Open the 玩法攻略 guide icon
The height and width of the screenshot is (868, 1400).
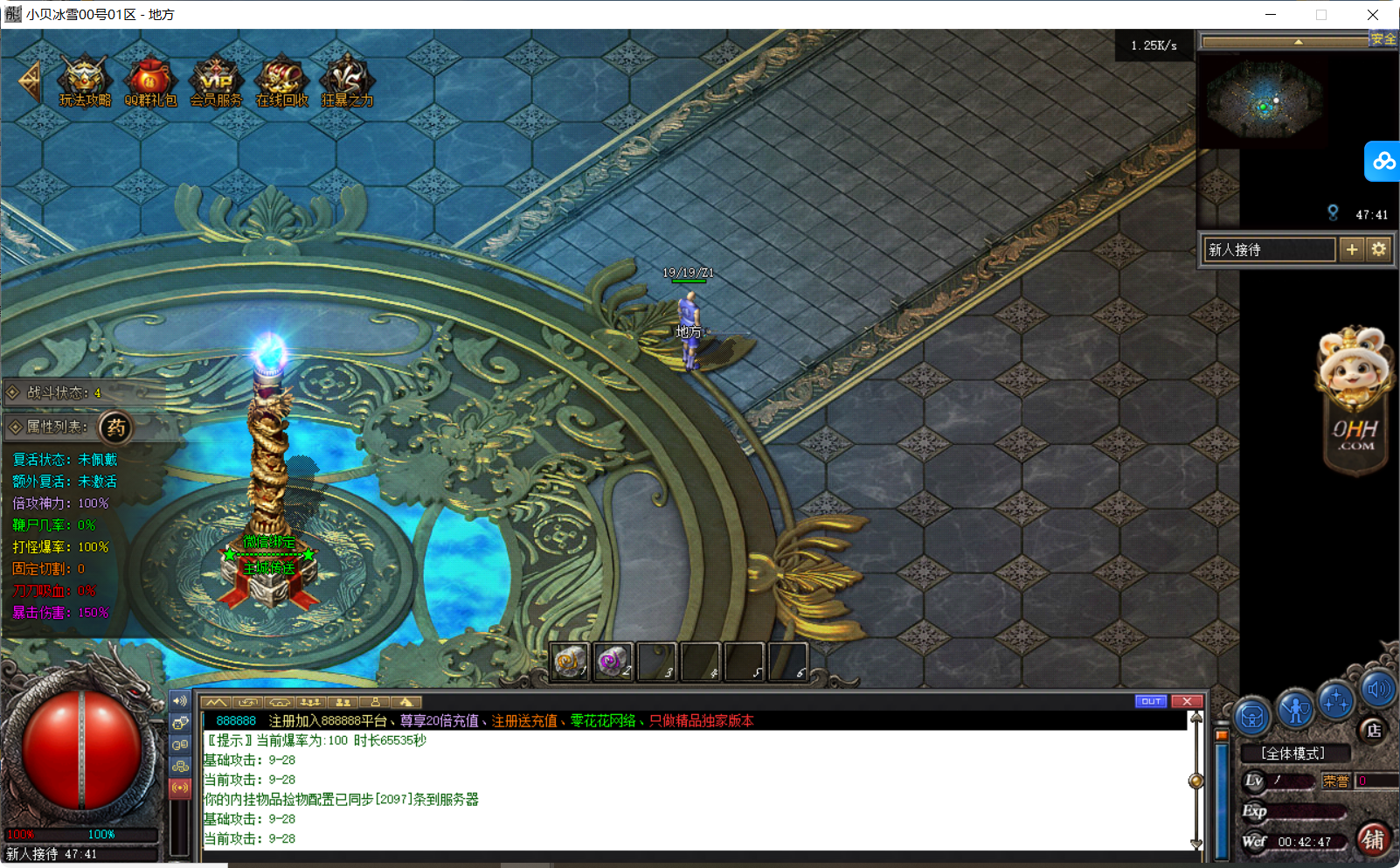coord(83,79)
